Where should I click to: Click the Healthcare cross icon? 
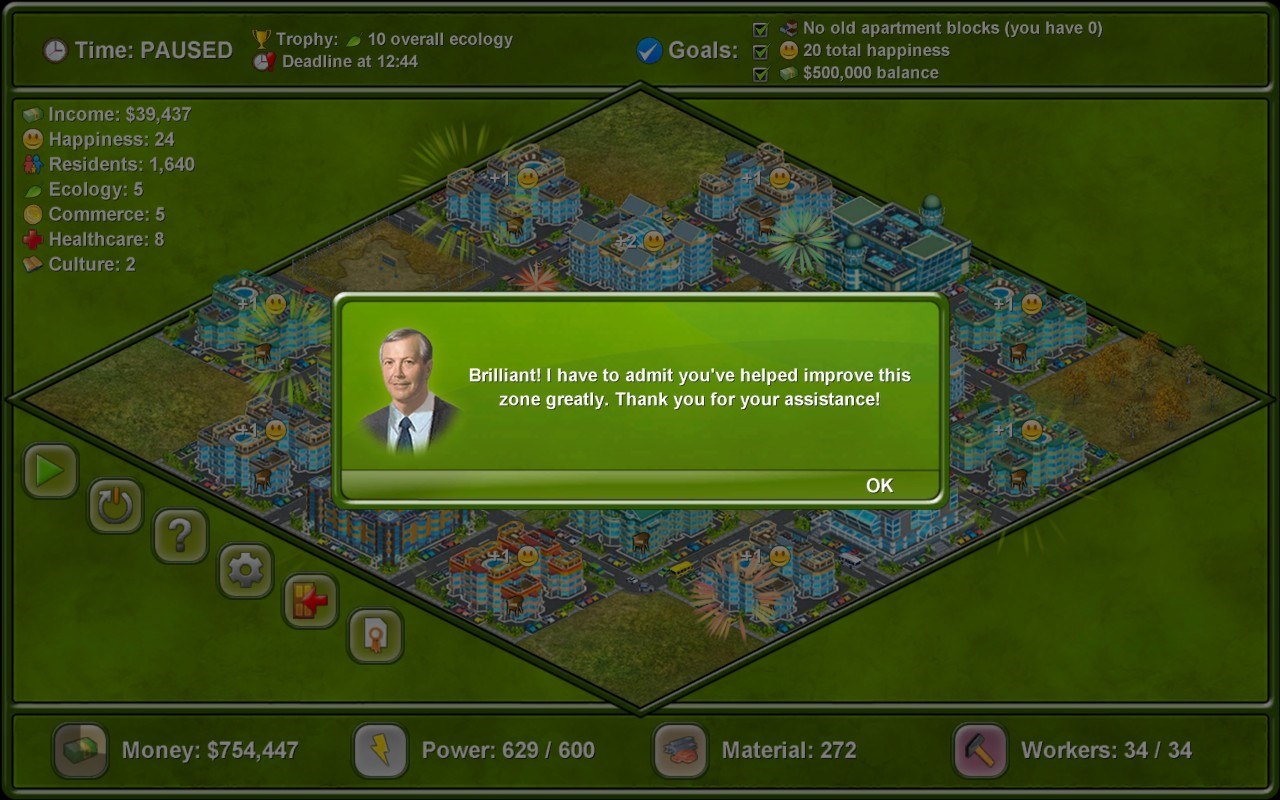[31, 239]
